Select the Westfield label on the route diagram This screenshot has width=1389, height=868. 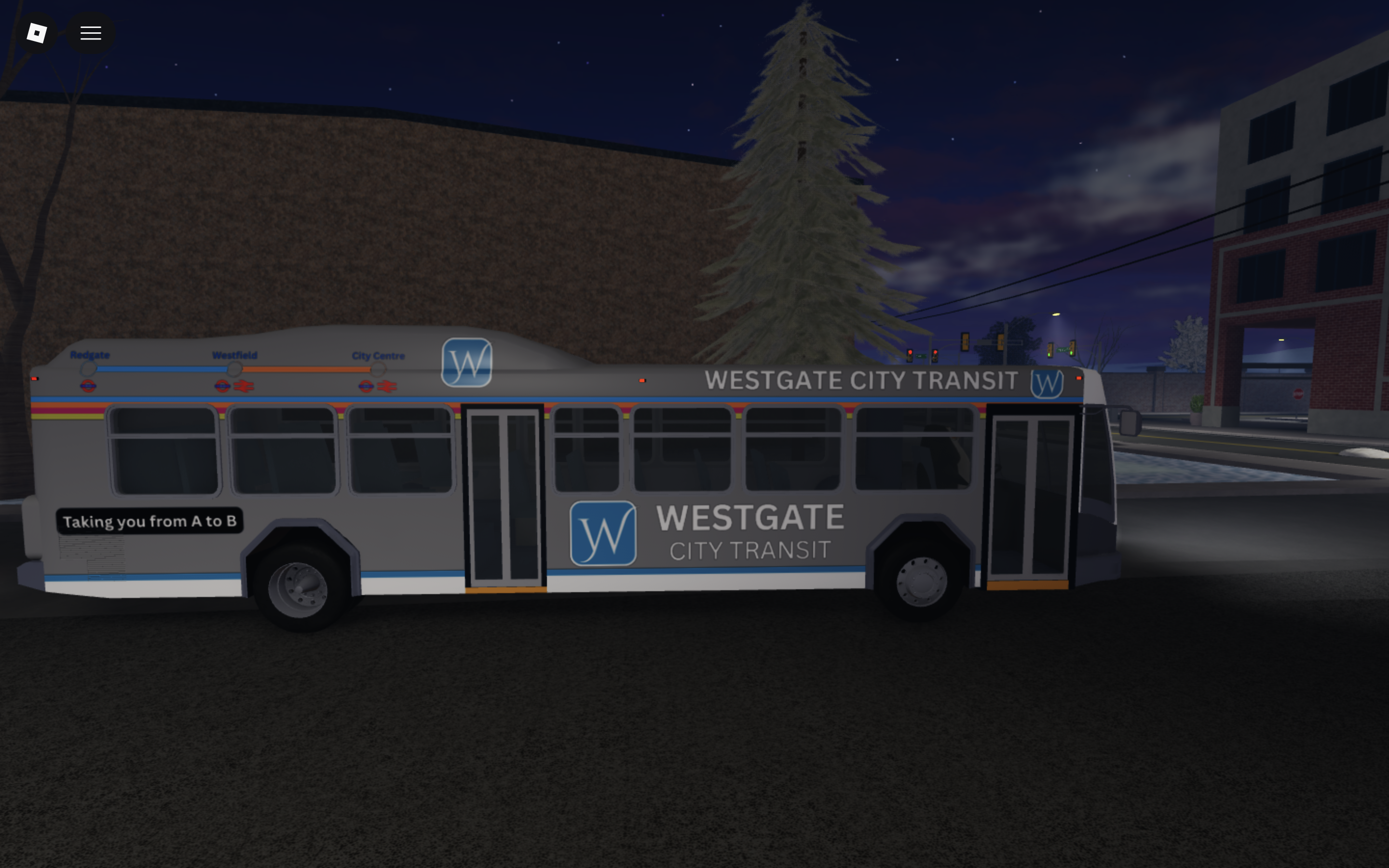[234, 355]
